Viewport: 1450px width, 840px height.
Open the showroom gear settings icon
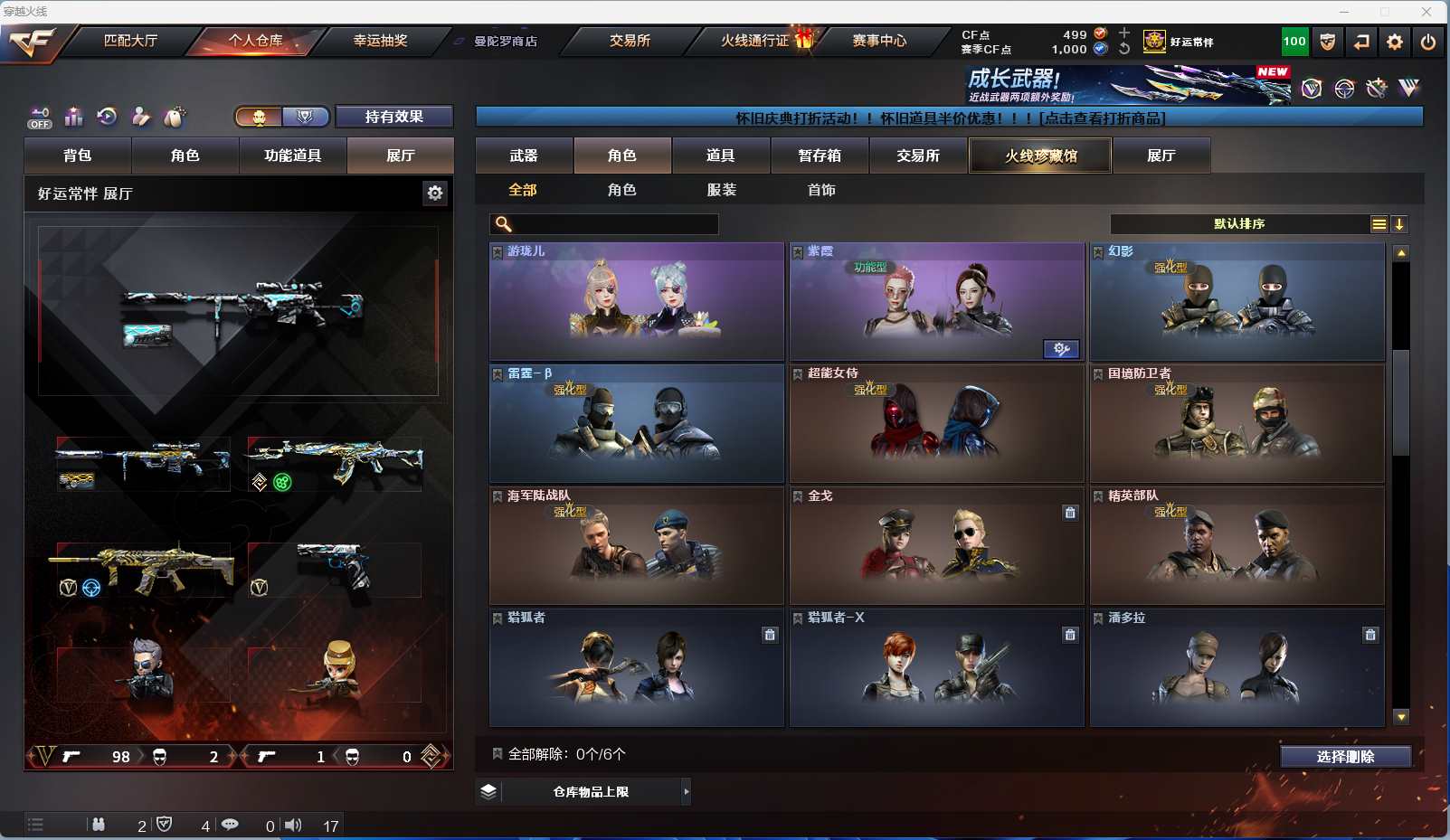point(435,193)
